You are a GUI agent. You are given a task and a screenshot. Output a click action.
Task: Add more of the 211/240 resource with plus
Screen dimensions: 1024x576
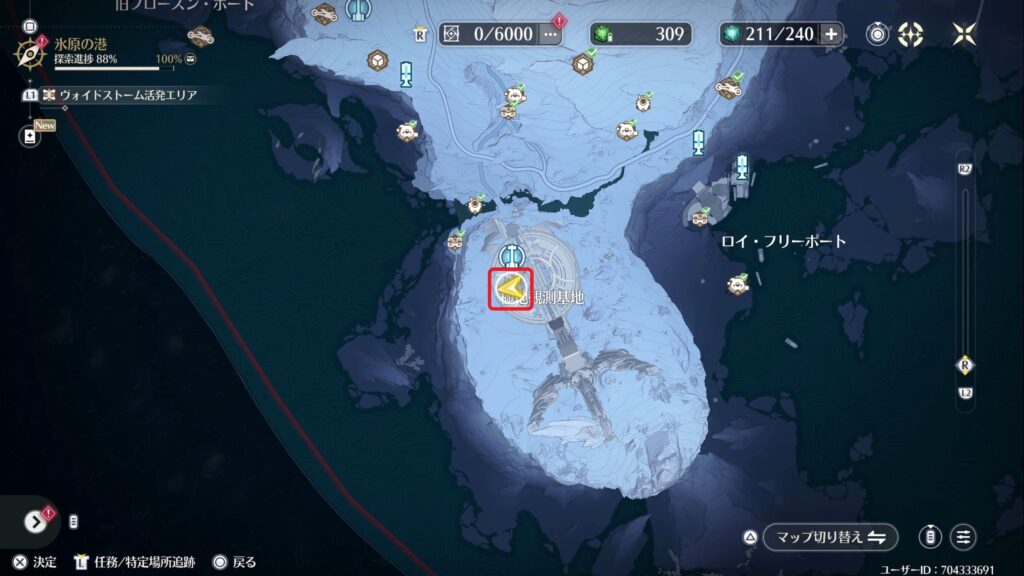[831, 34]
